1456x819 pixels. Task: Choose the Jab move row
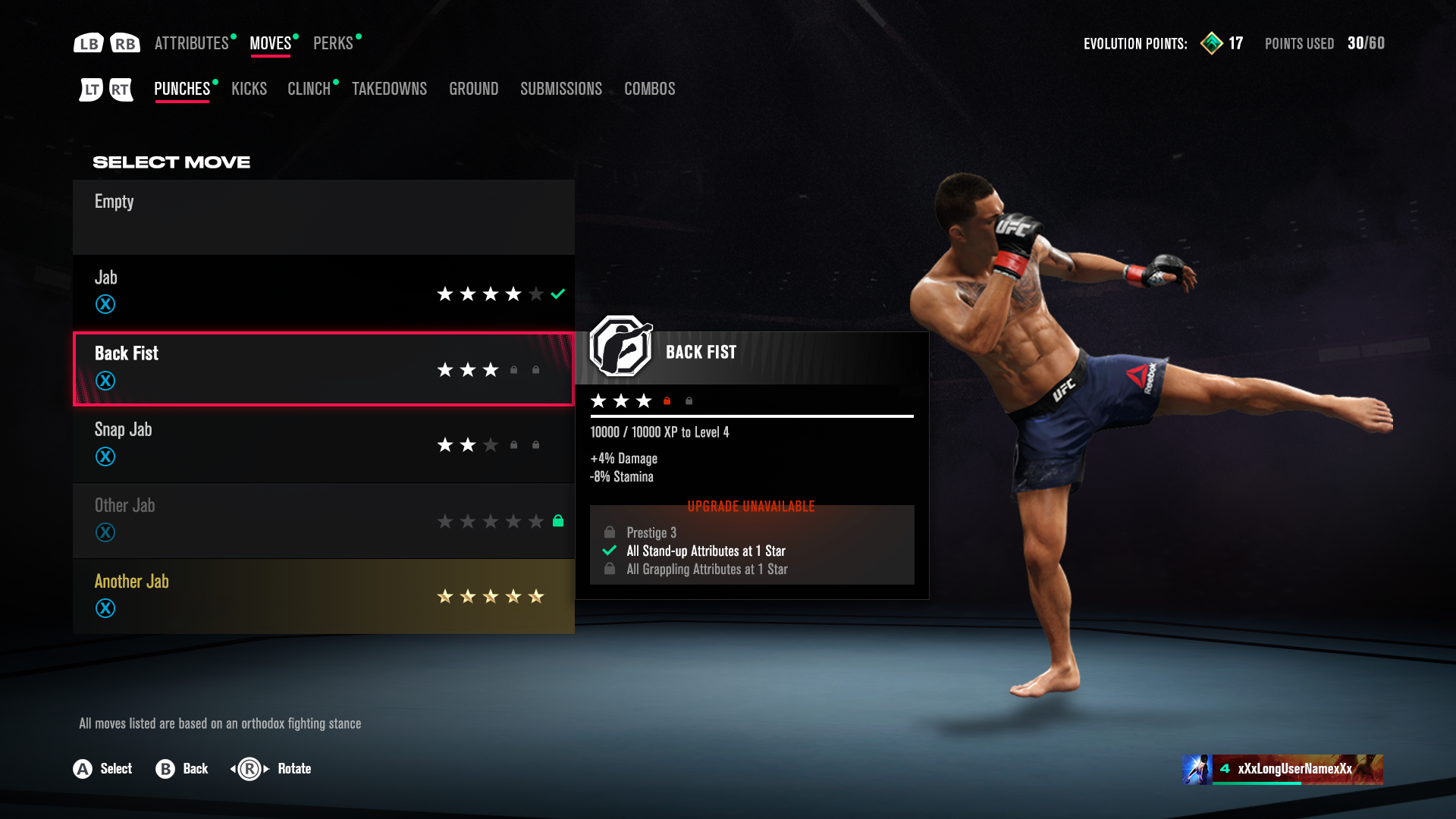pos(323,293)
